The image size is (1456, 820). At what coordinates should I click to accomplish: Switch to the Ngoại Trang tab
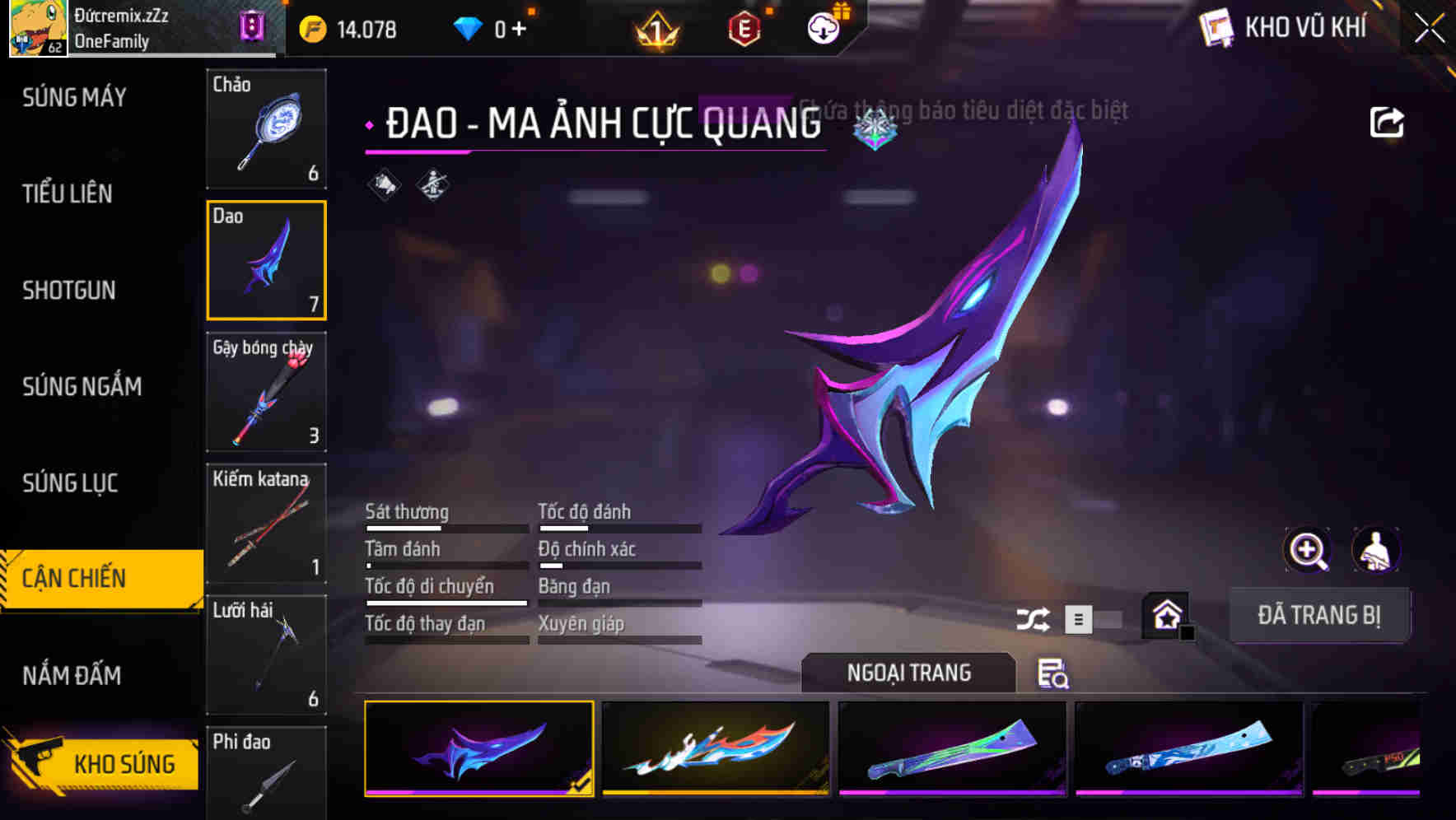(x=908, y=673)
